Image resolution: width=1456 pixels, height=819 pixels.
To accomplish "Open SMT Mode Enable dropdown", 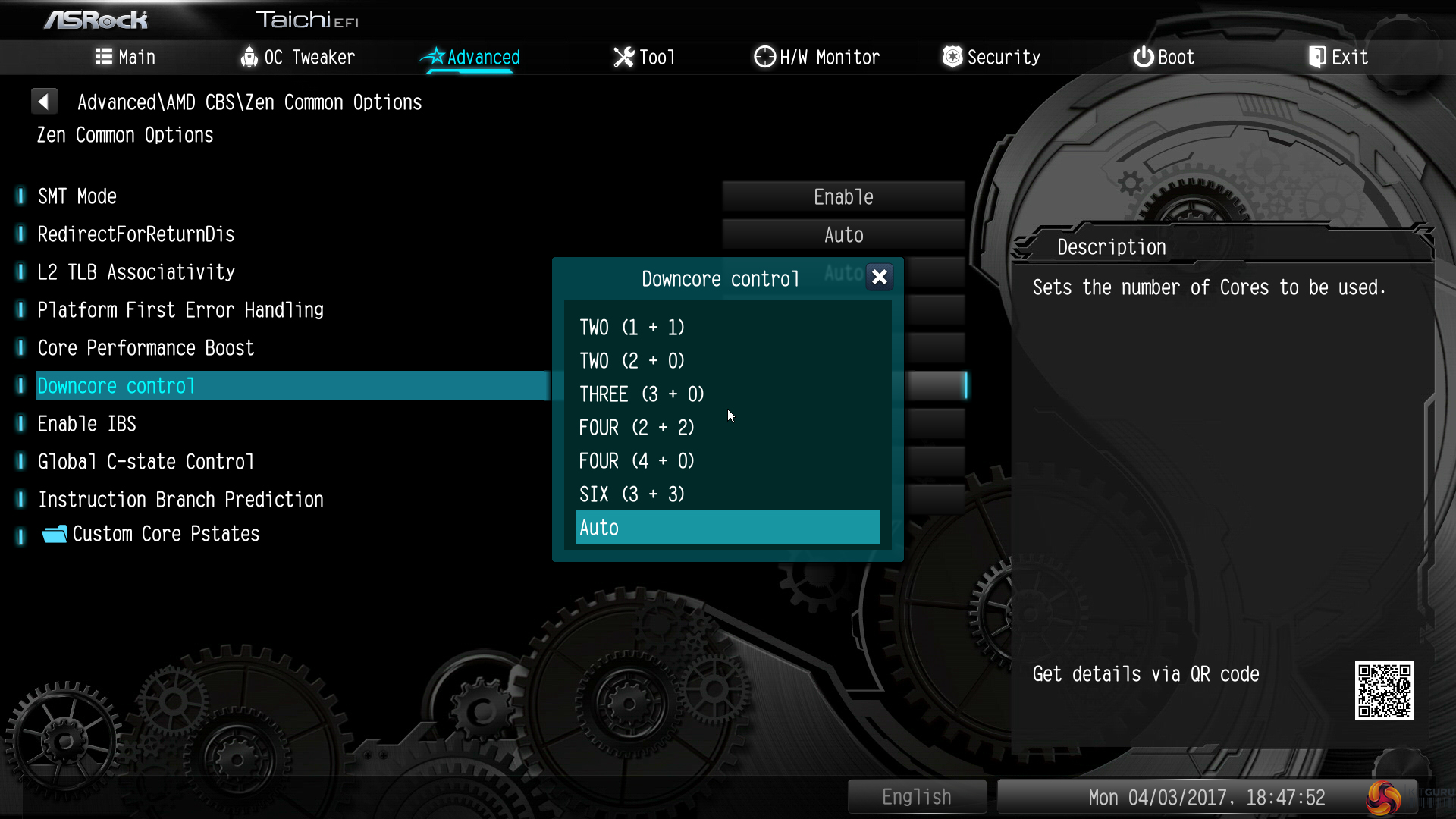I will pyautogui.click(x=843, y=197).
